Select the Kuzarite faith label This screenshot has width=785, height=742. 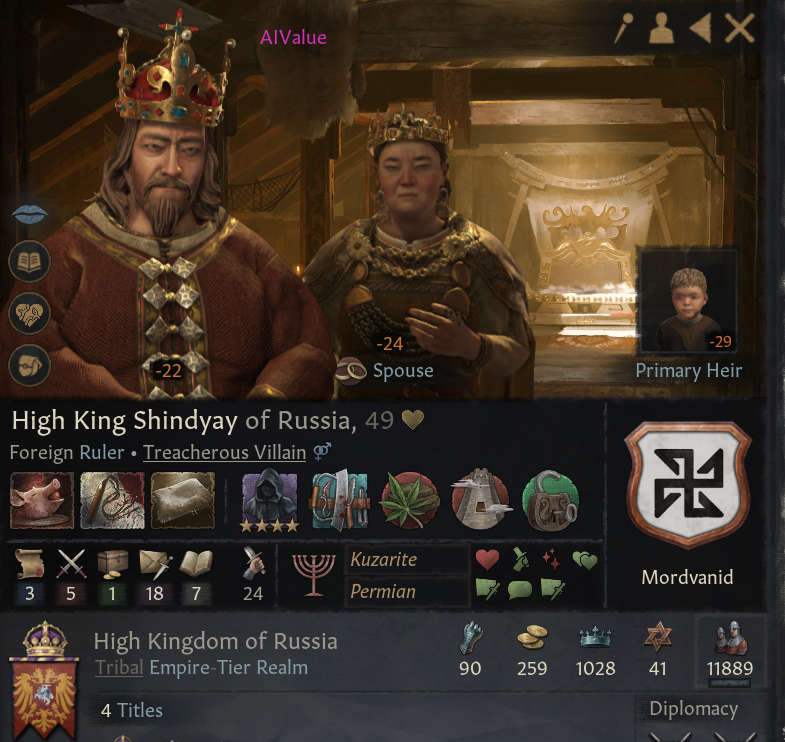[384, 560]
